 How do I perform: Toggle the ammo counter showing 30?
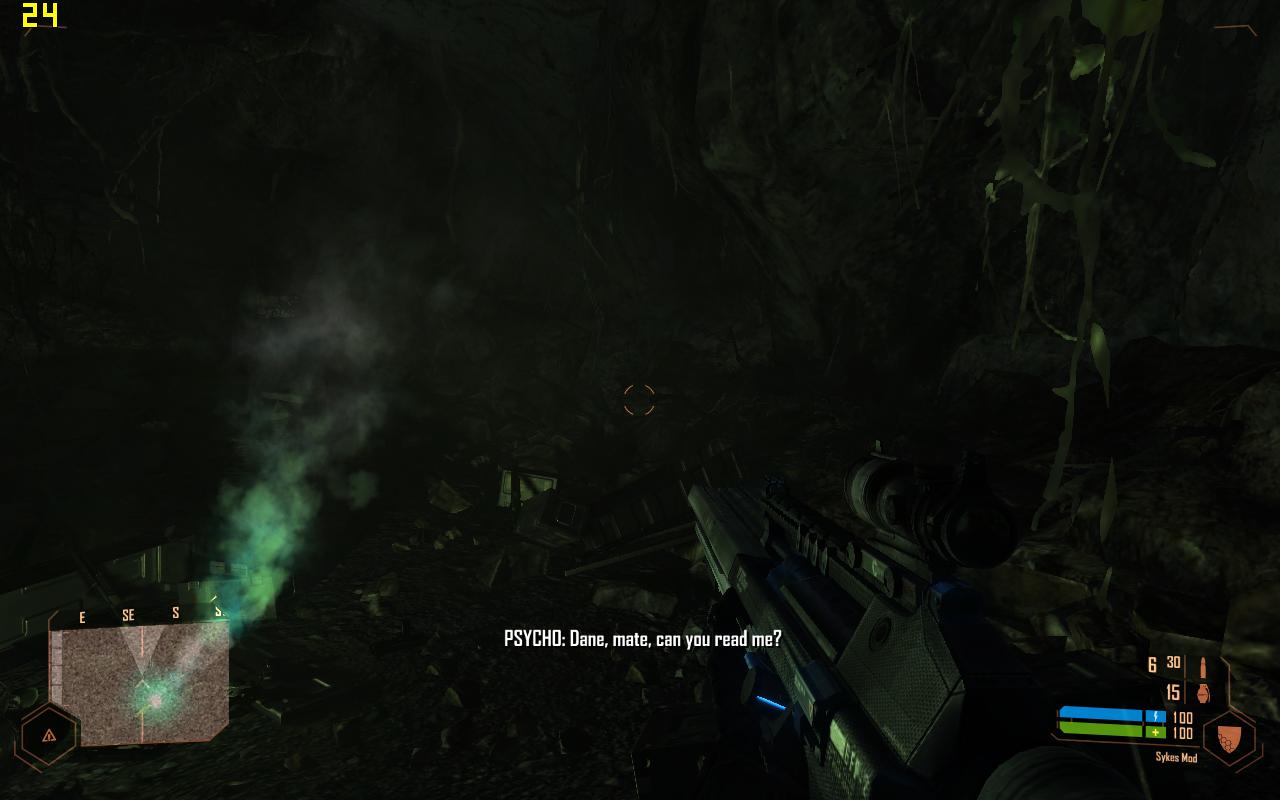point(1172,663)
